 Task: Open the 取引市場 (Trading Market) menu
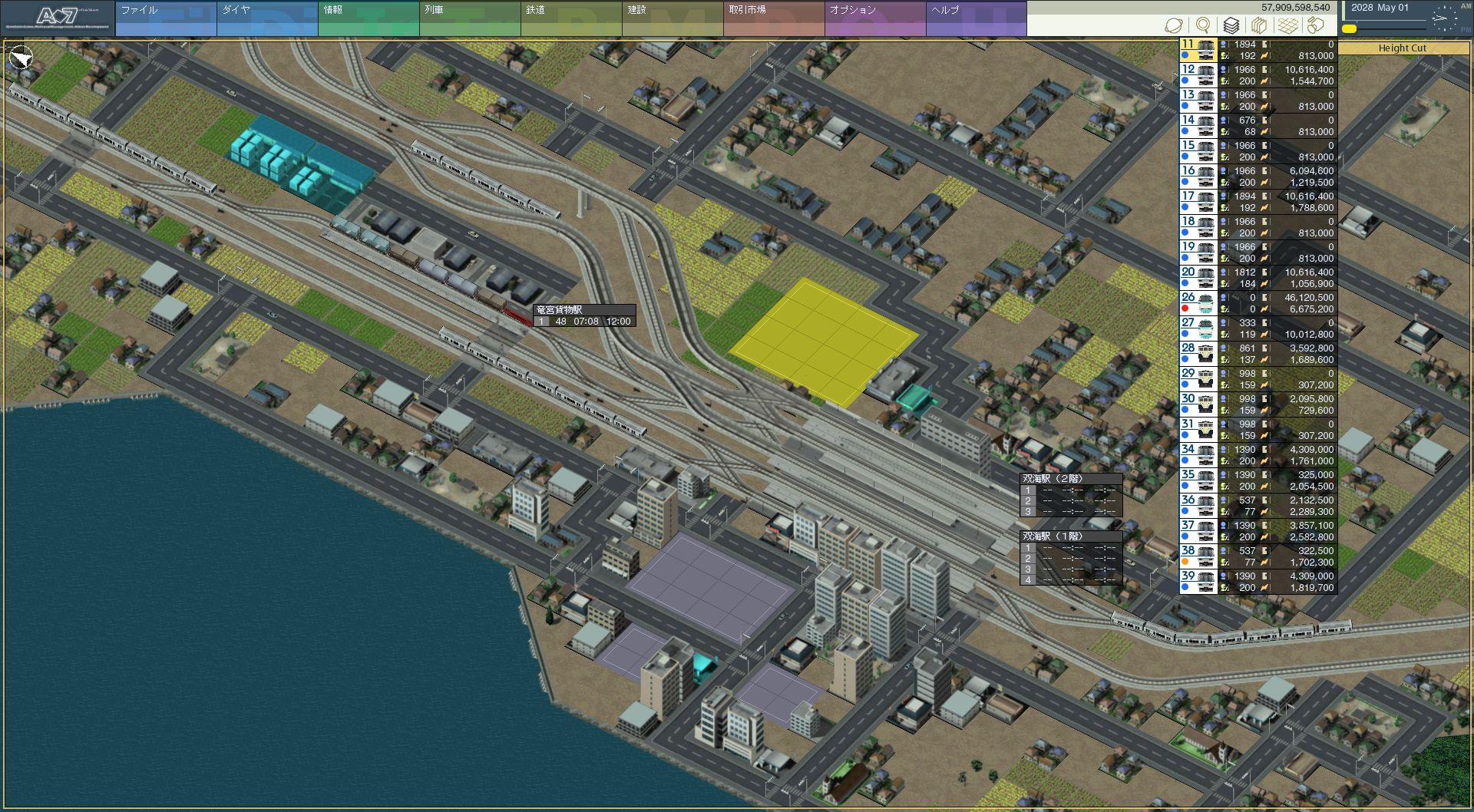click(774, 18)
